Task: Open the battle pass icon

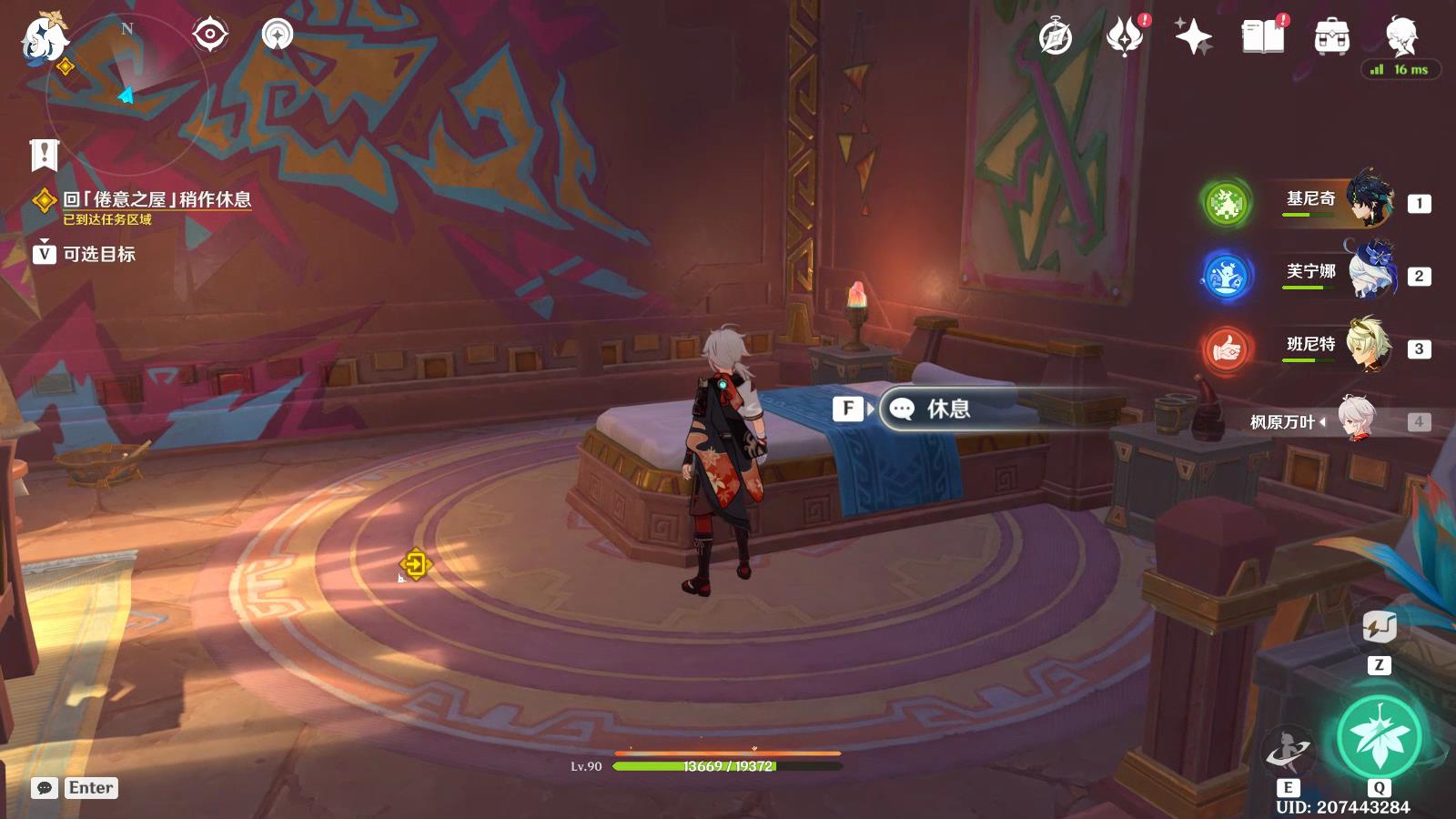Action: click(x=1125, y=37)
